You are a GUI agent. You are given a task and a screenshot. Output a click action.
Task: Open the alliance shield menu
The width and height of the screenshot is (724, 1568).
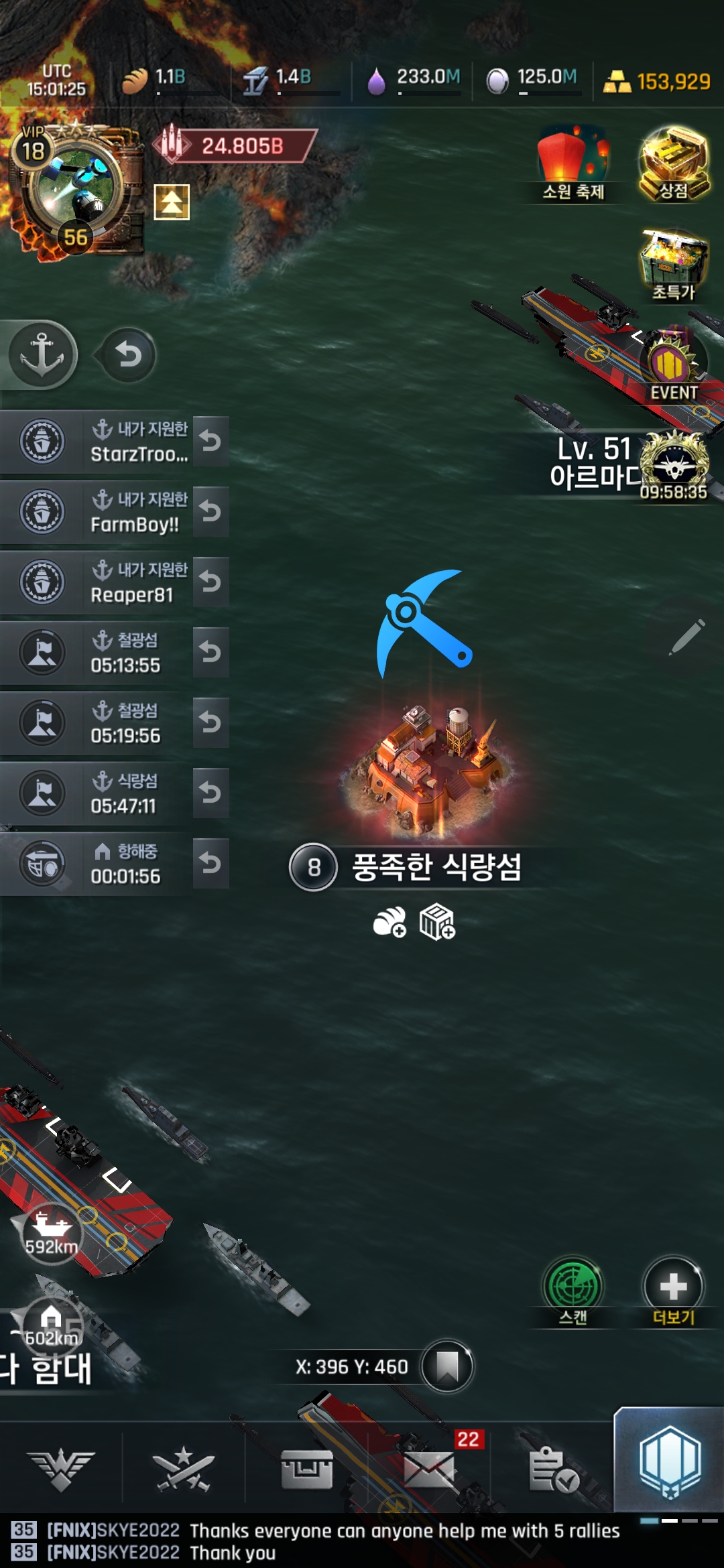pyautogui.click(x=670, y=1461)
